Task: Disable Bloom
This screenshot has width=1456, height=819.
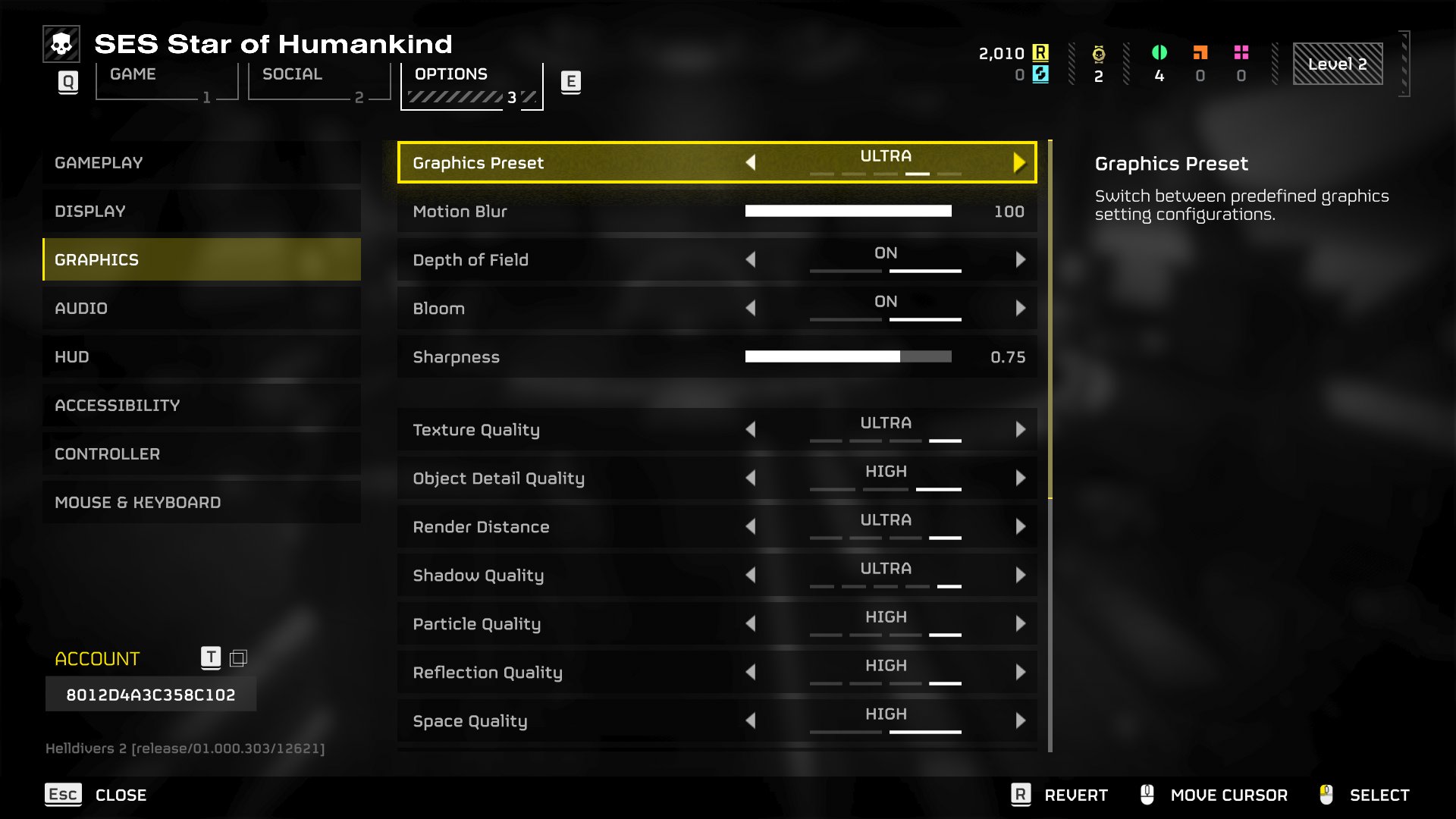Action: [x=752, y=308]
